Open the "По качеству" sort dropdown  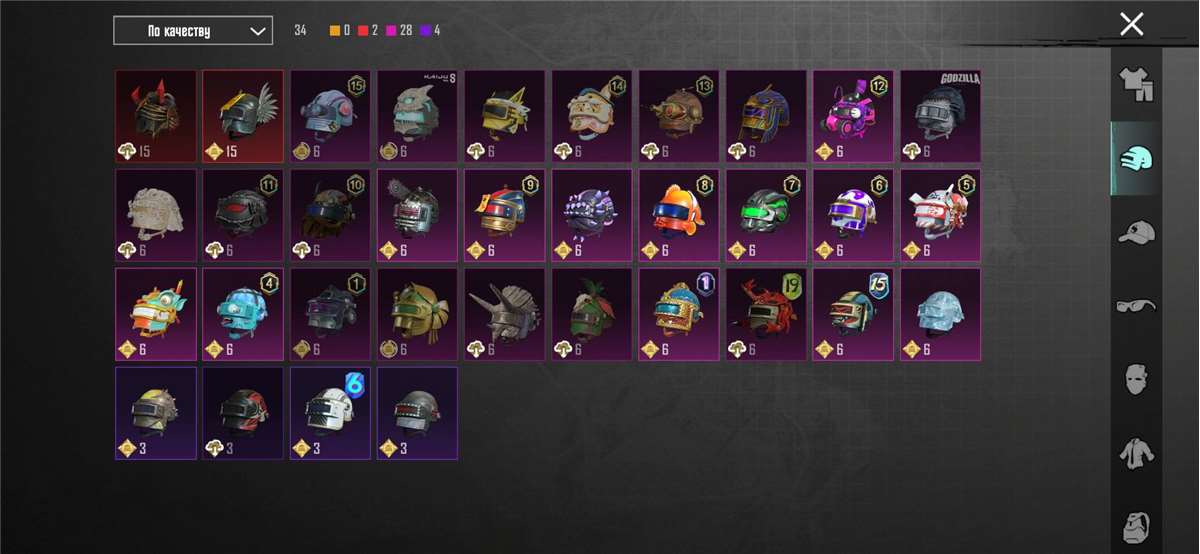(x=193, y=31)
